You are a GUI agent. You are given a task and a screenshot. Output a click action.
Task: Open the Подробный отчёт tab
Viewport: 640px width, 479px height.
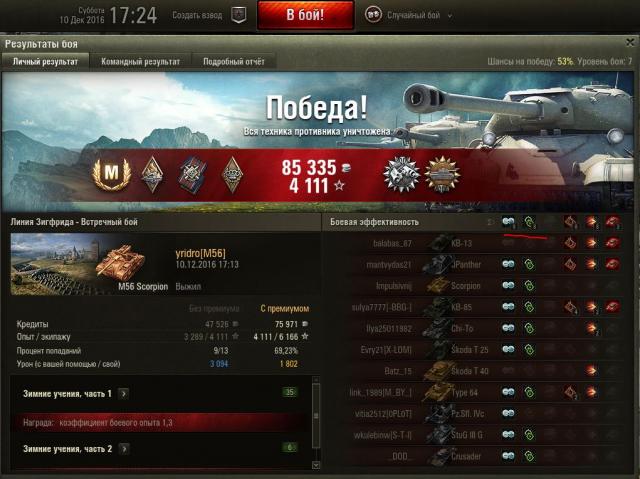click(x=234, y=62)
